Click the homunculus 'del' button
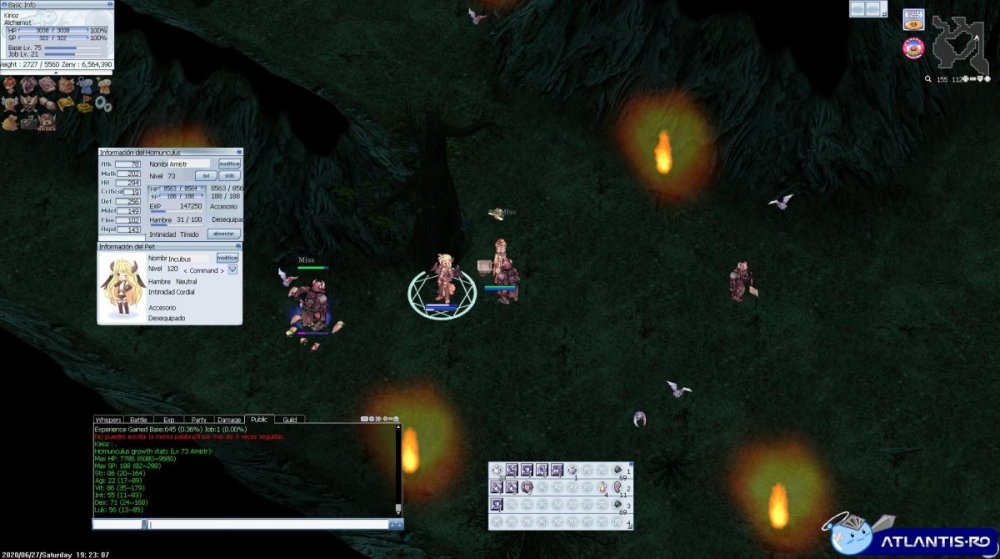 (x=206, y=176)
